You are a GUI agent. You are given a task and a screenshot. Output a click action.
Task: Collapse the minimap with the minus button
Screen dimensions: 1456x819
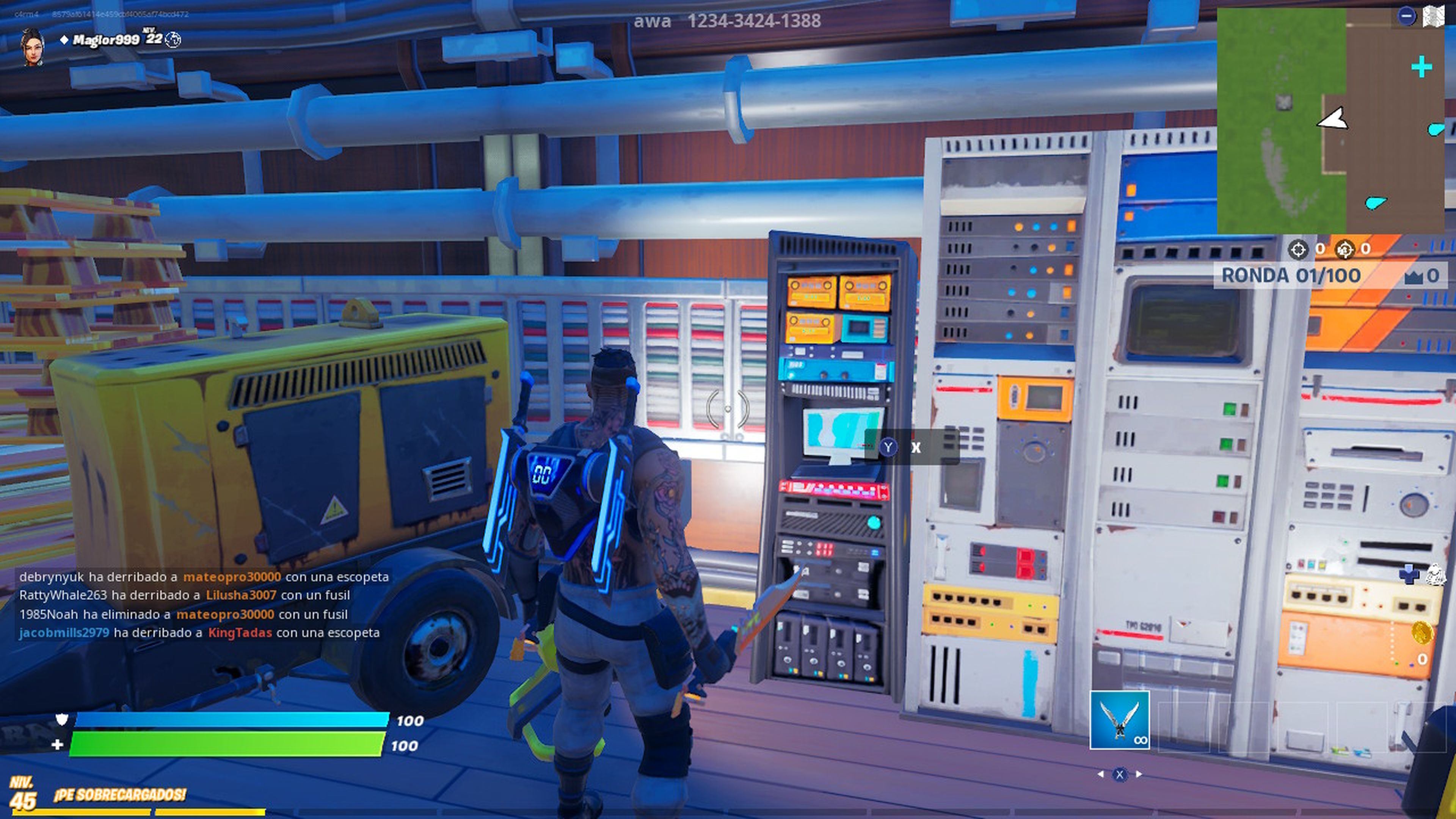[1407, 14]
